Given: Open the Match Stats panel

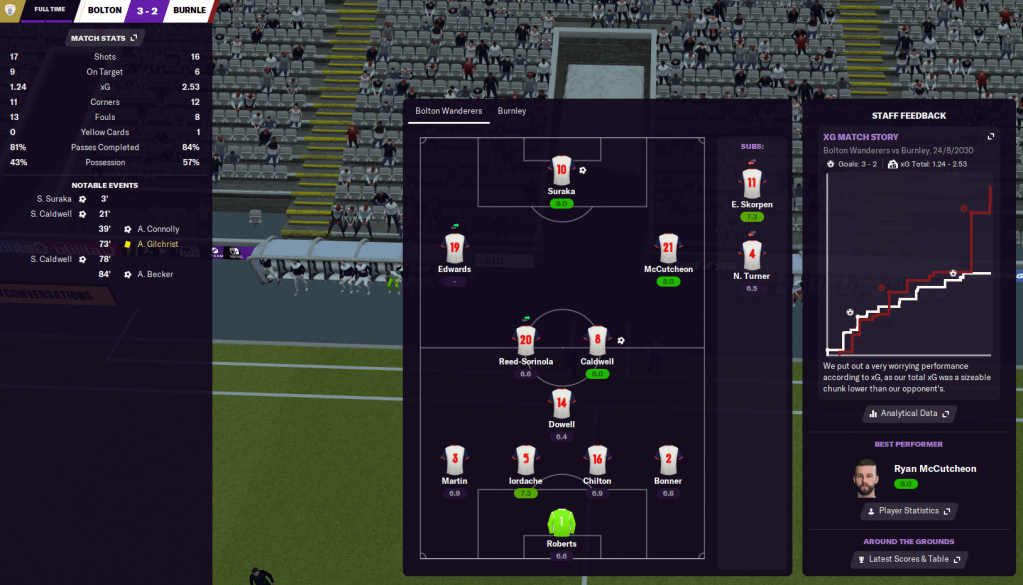Looking at the screenshot, I should pos(105,38).
